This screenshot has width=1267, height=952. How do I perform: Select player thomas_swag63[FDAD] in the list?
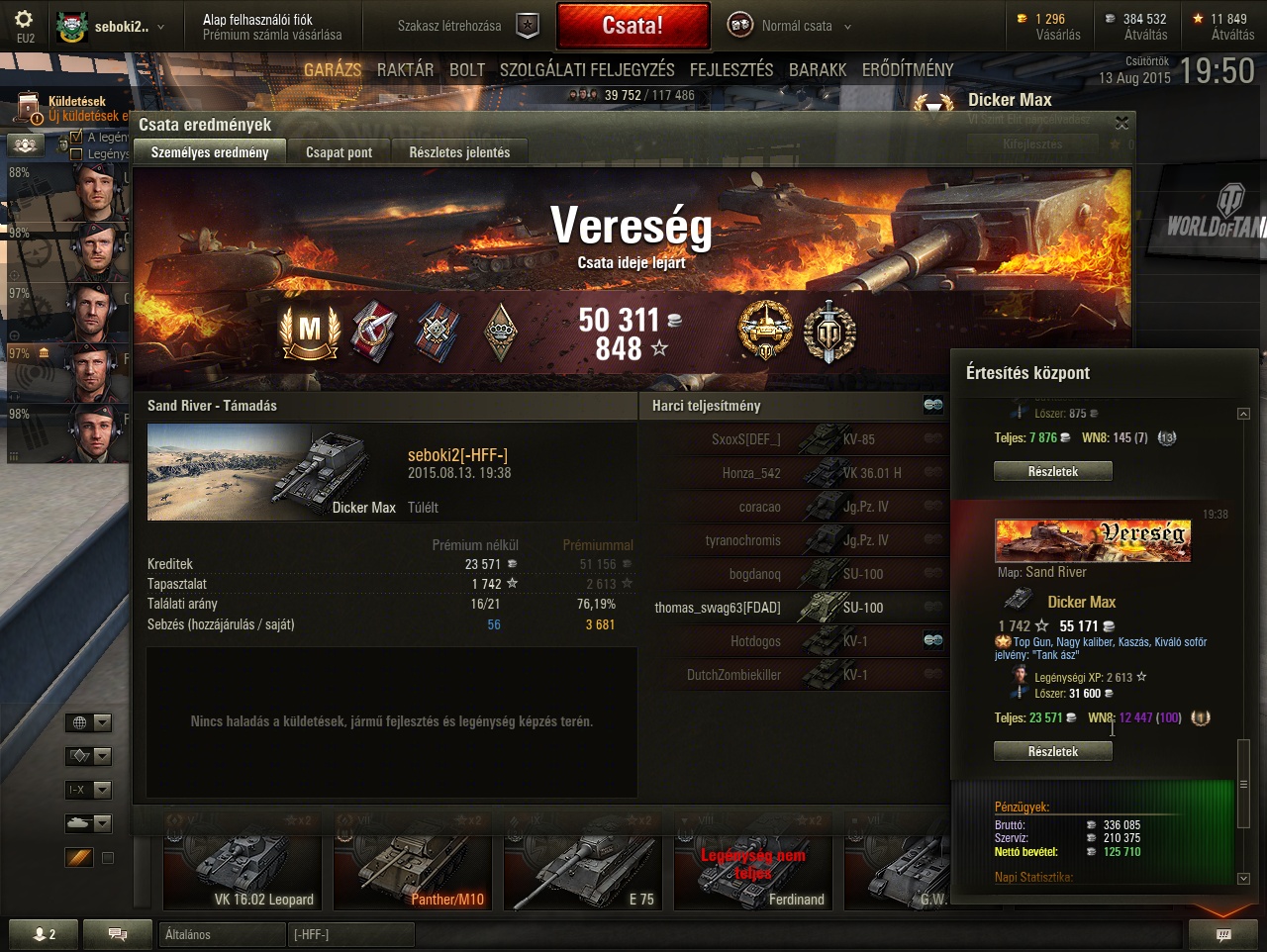[x=718, y=608]
